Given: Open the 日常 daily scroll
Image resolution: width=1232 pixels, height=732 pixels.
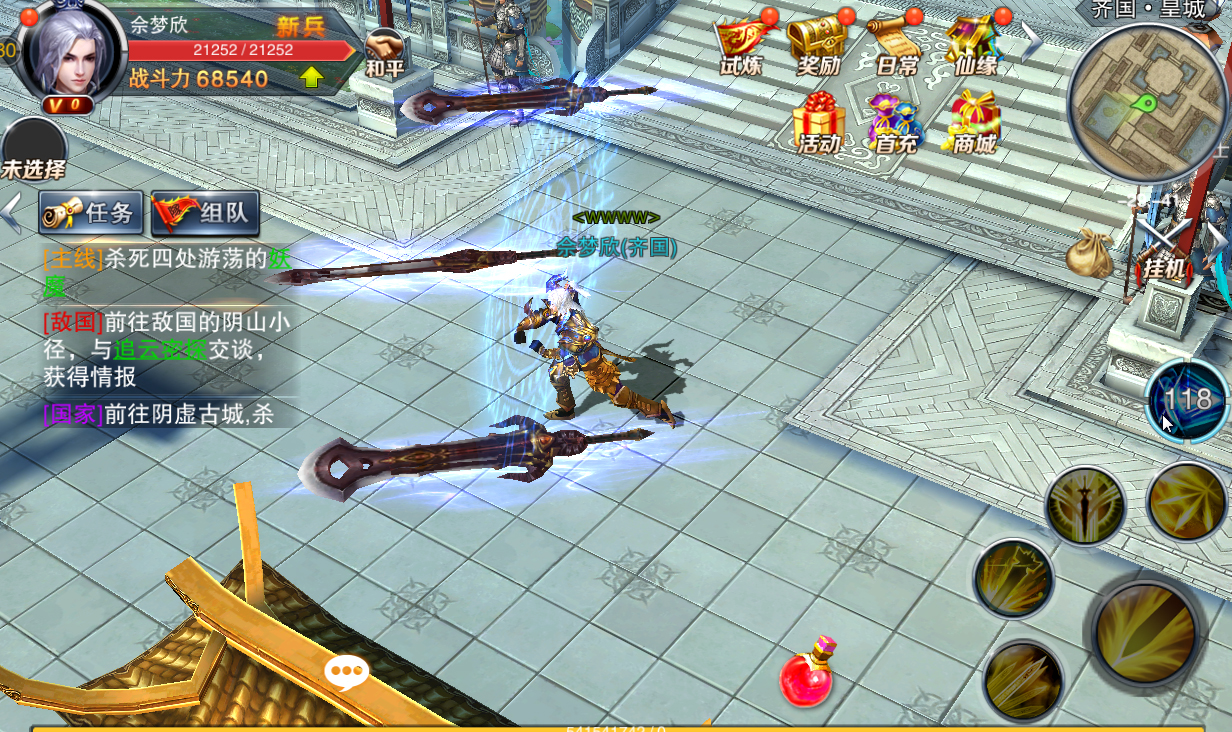Looking at the screenshot, I should [895, 45].
